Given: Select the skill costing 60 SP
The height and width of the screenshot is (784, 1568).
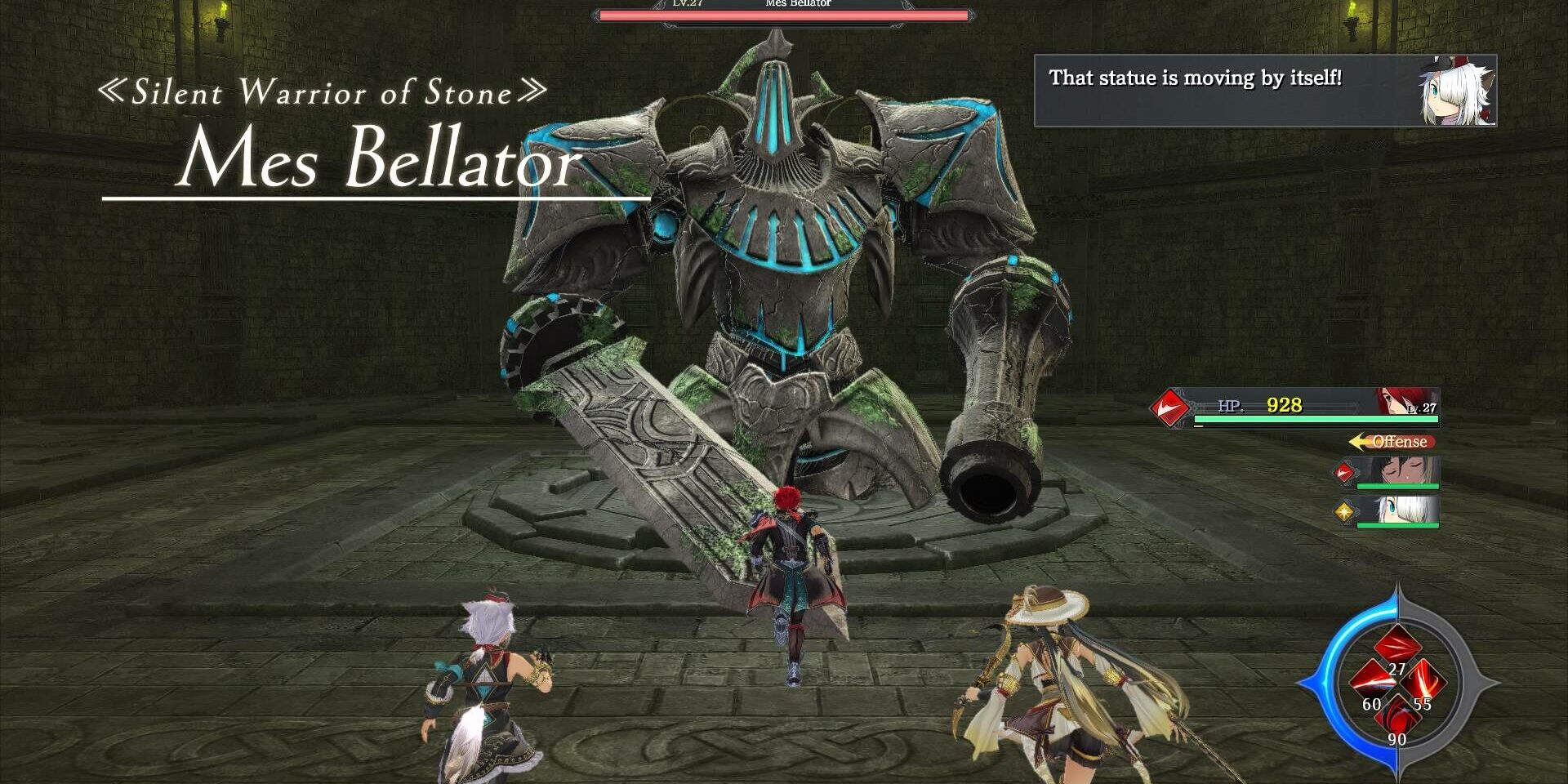Looking at the screenshot, I should (x=1372, y=681).
